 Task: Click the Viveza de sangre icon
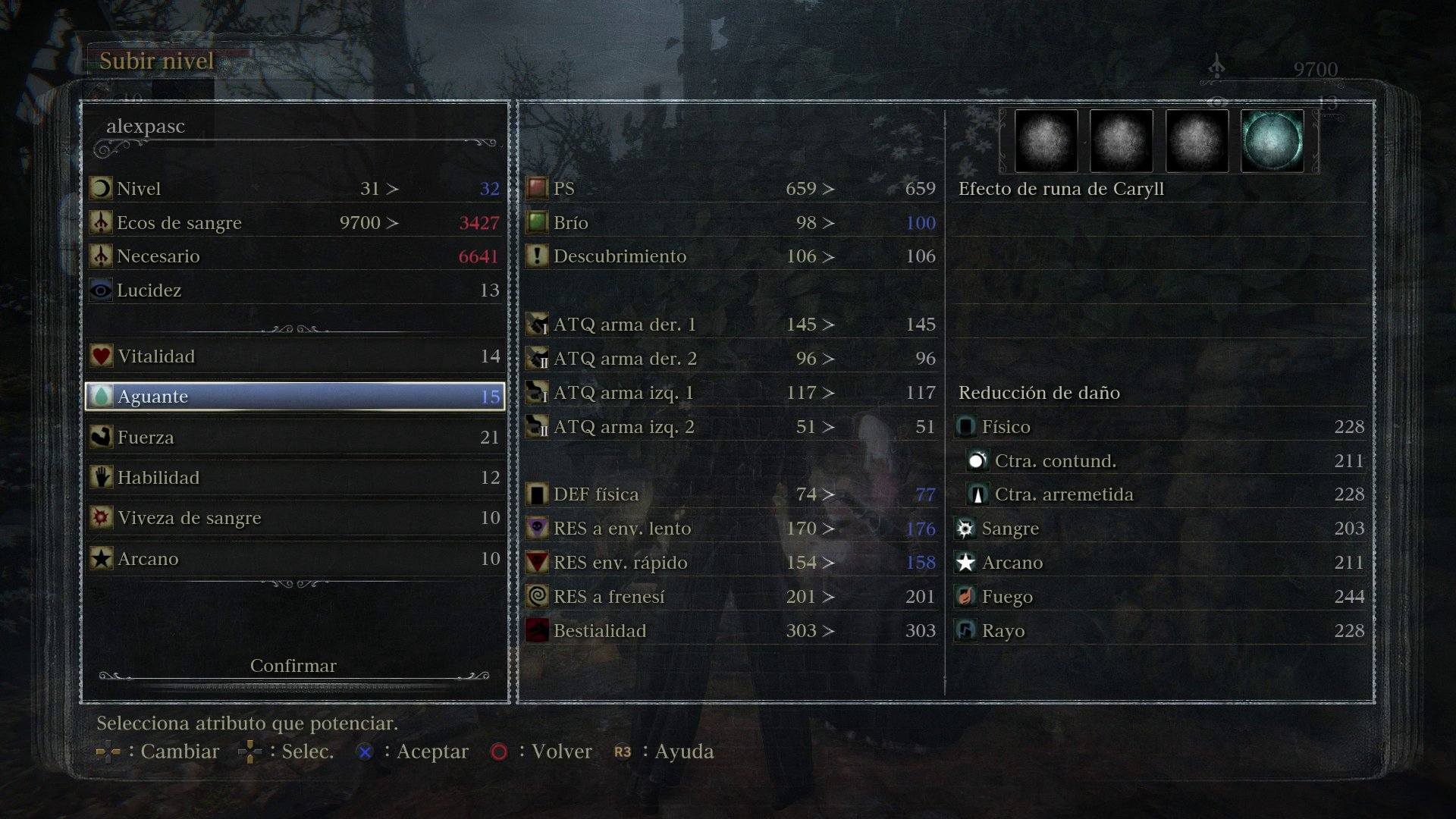point(101,518)
